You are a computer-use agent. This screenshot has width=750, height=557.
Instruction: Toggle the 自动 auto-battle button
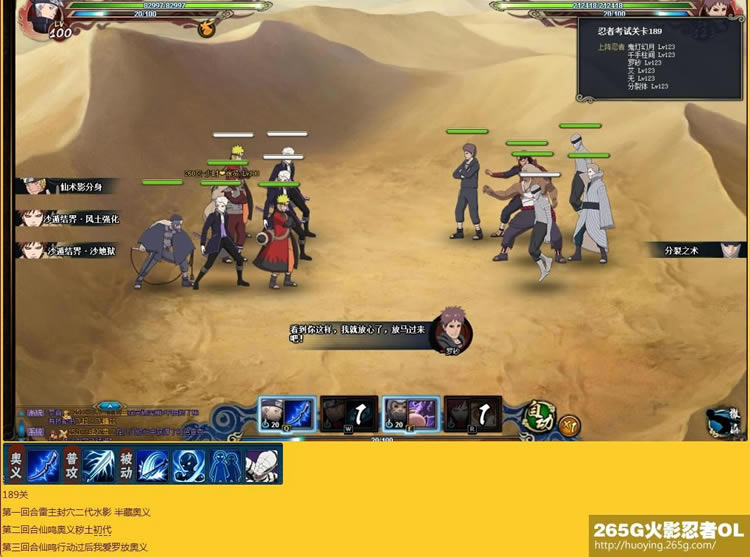(540, 415)
